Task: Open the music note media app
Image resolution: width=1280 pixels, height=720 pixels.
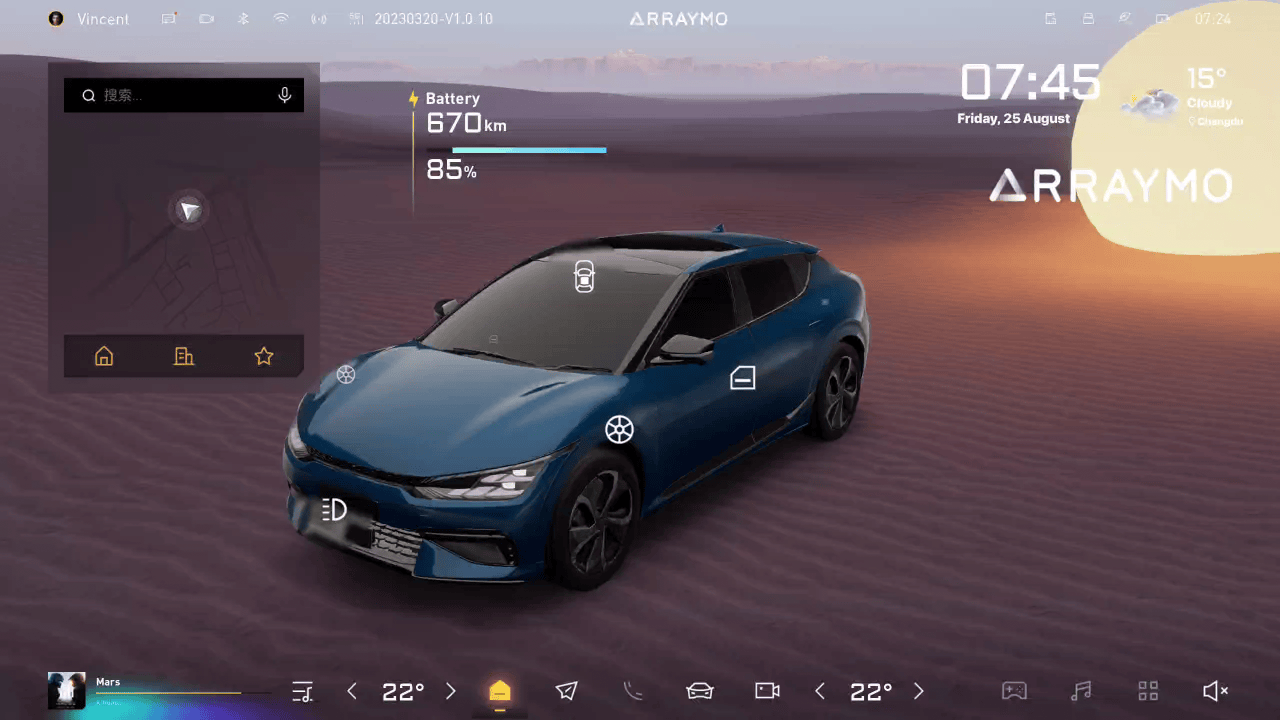Action: pyautogui.click(x=1081, y=691)
